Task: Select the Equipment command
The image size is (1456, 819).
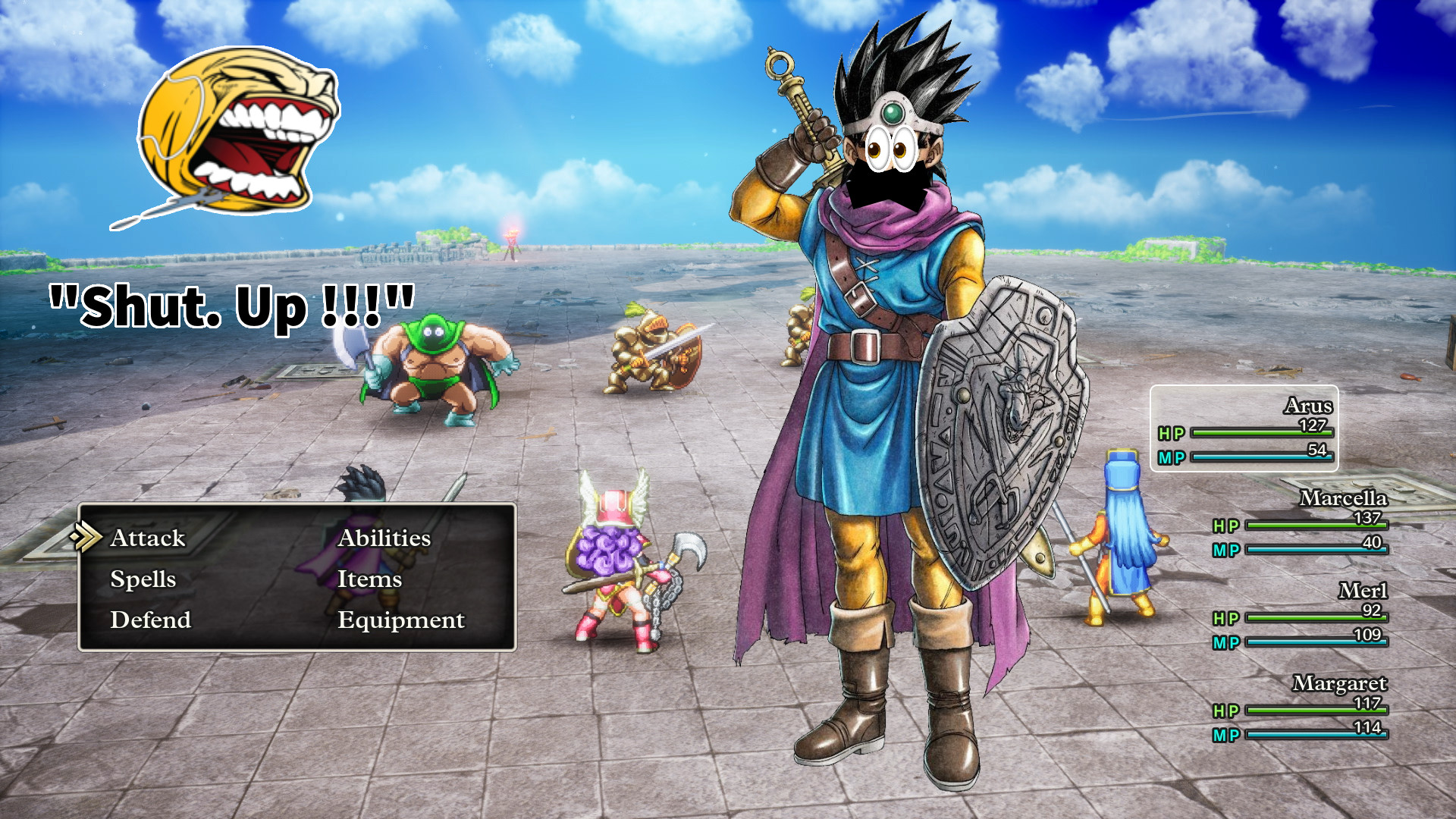Action: 401,620
